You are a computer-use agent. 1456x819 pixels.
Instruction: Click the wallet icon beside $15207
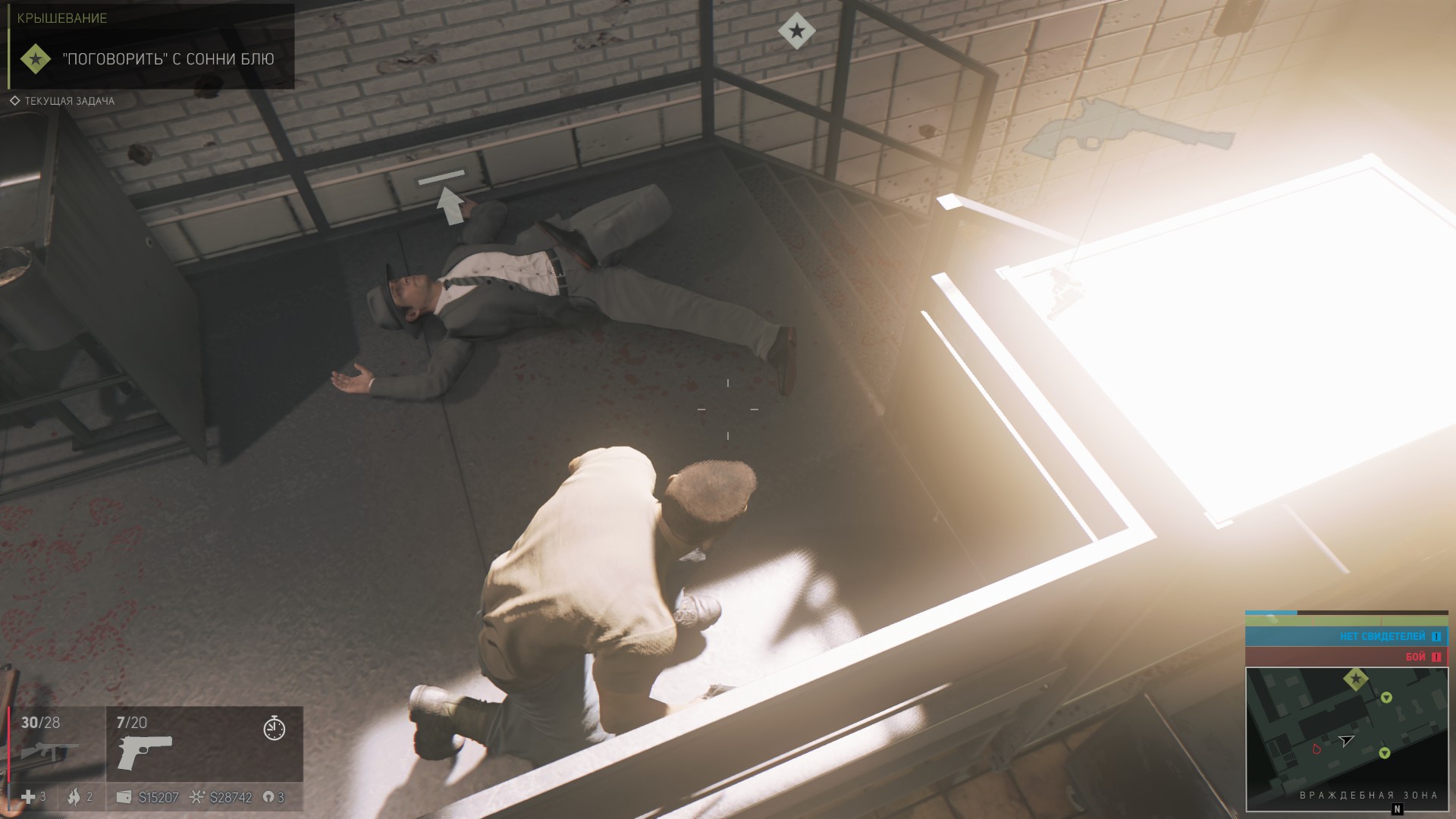(125, 798)
